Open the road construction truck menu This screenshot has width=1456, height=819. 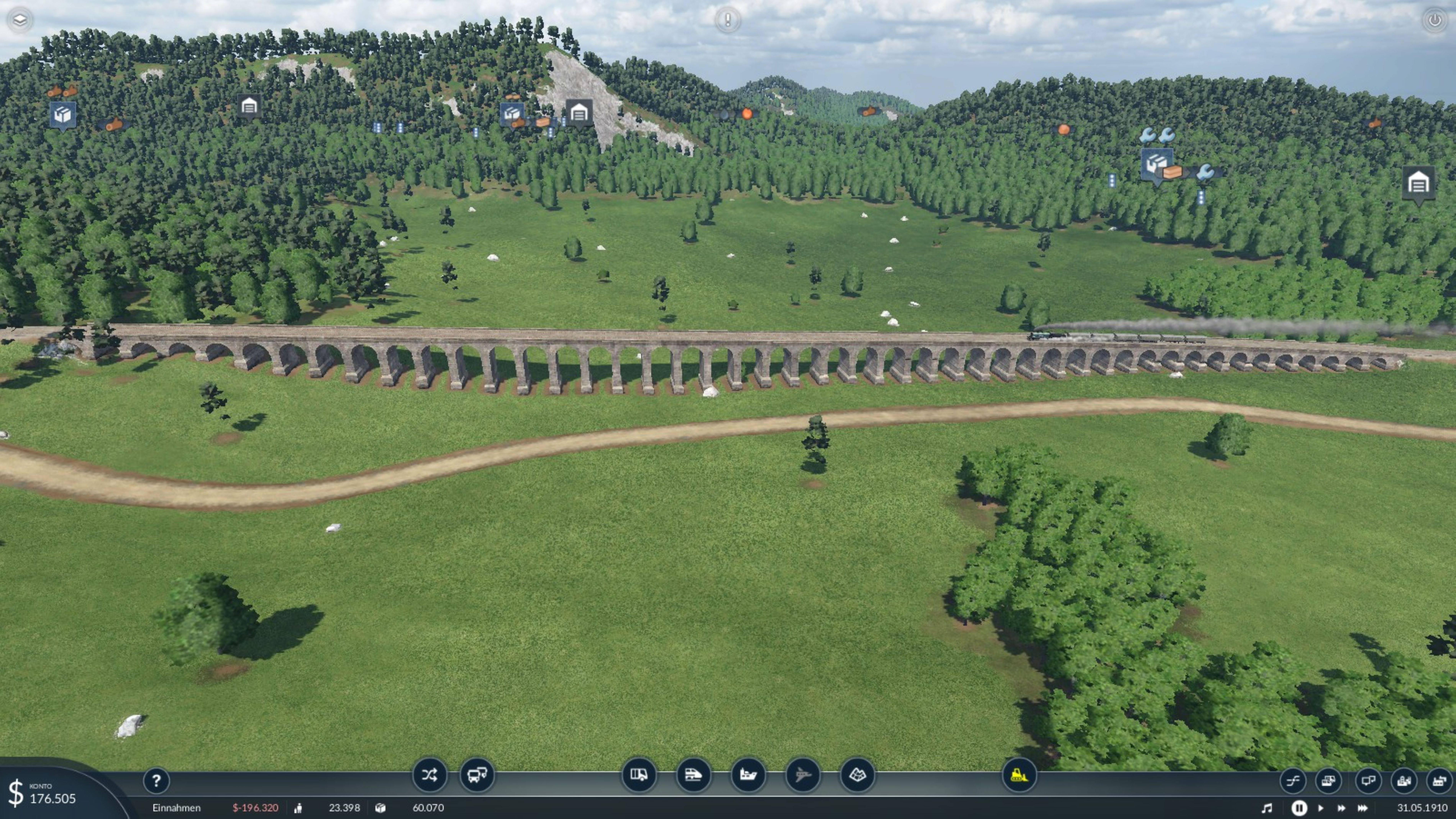(x=639, y=775)
